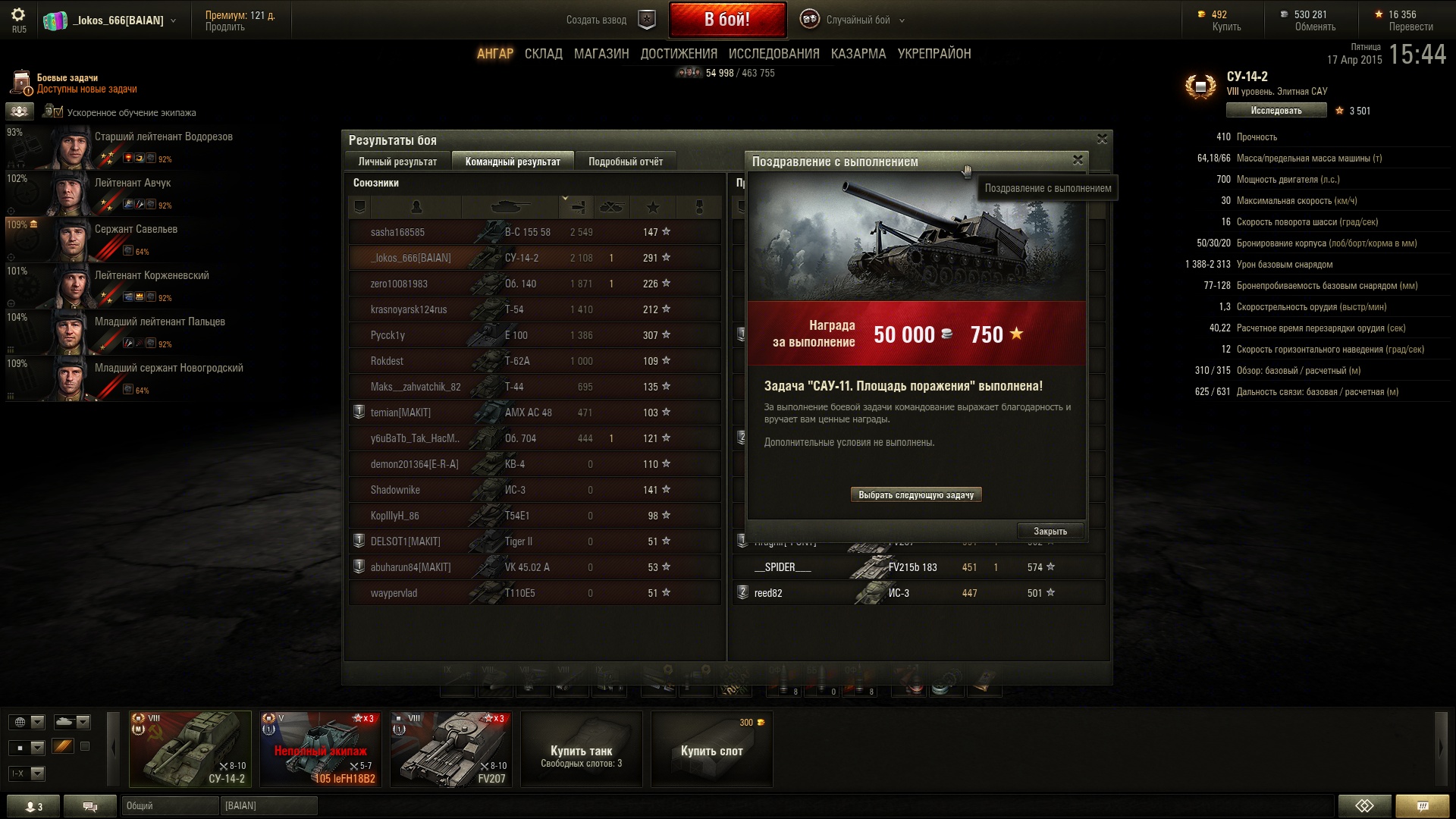Viewport: 1456px width, 819px height.
Task: Select the 105 leFH18B2 tank card
Action: pos(320,749)
